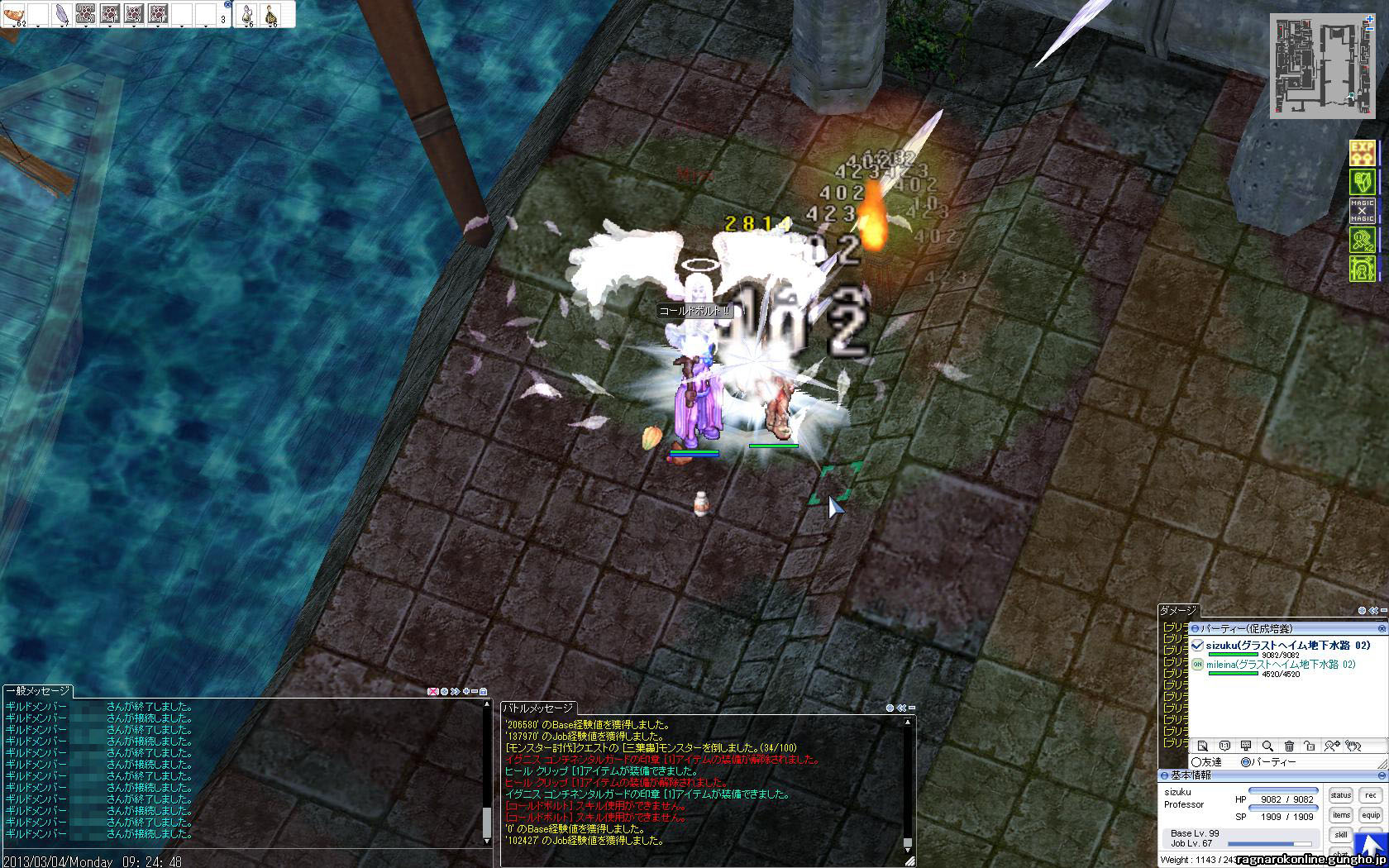The height and width of the screenshot is (868, 1389).
Task: Click the 1:1 whisper chat icon
Action: pyautogui.click(x=1224, y=746)
